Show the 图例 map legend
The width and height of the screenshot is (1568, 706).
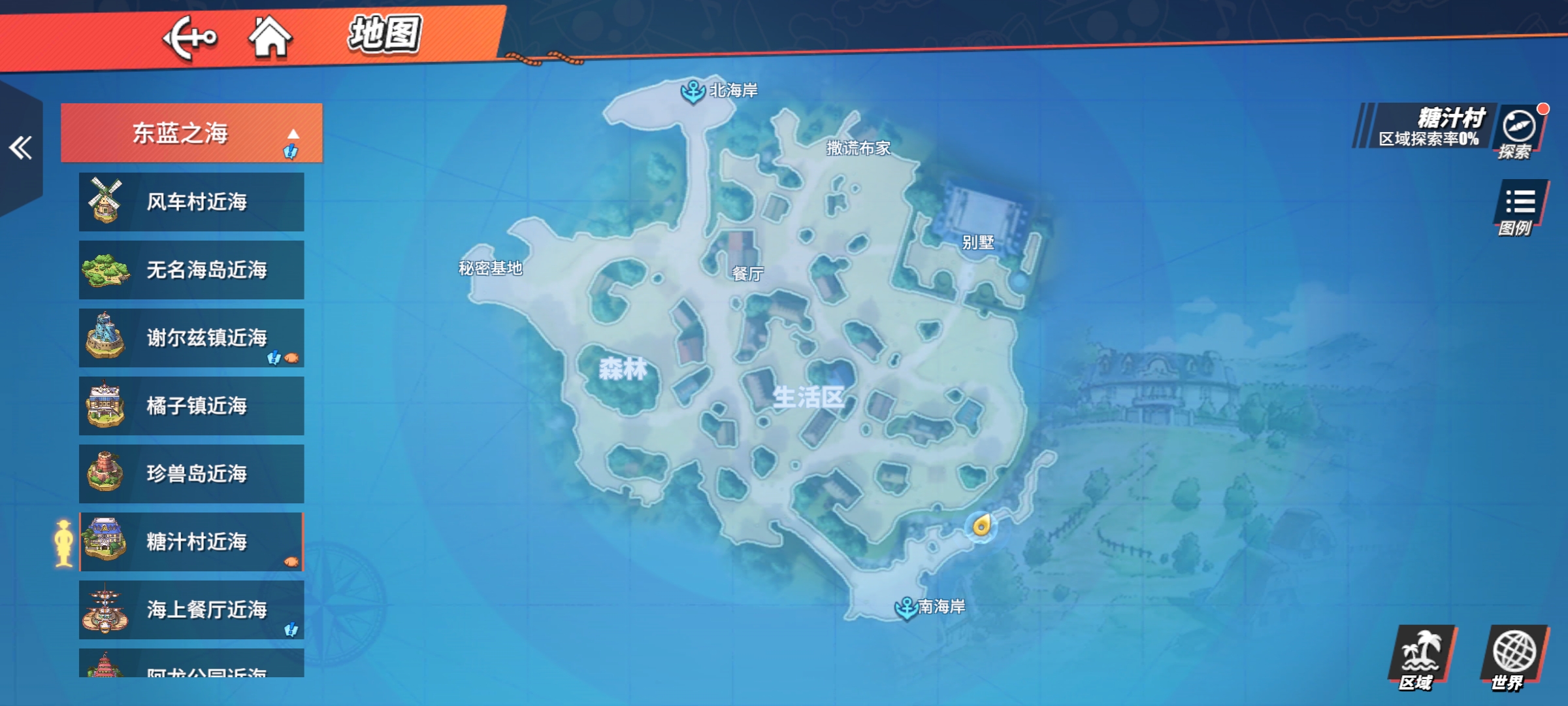pyautogui.click(x=1520, y=209)
